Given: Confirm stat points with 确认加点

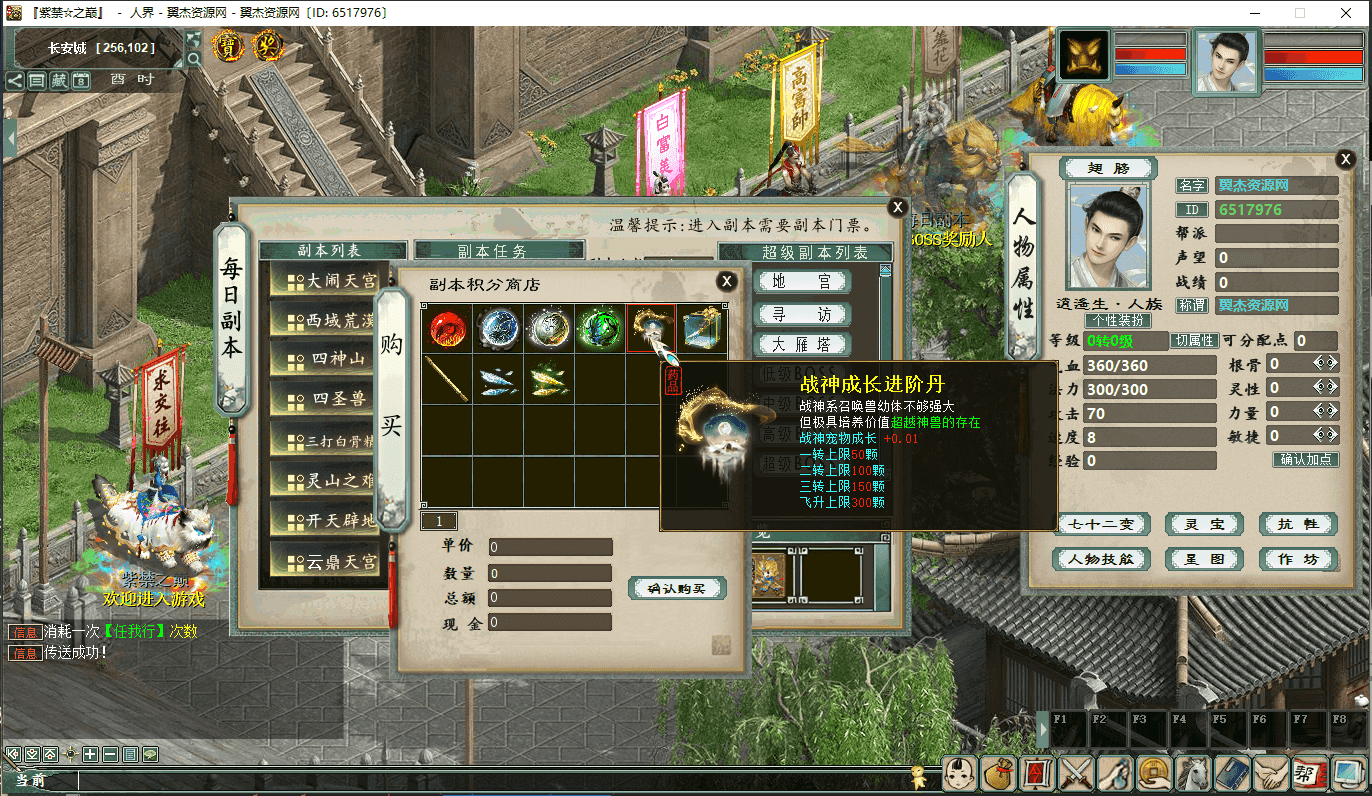Looking at the screenshot, I should click(x=1306, y=460).
